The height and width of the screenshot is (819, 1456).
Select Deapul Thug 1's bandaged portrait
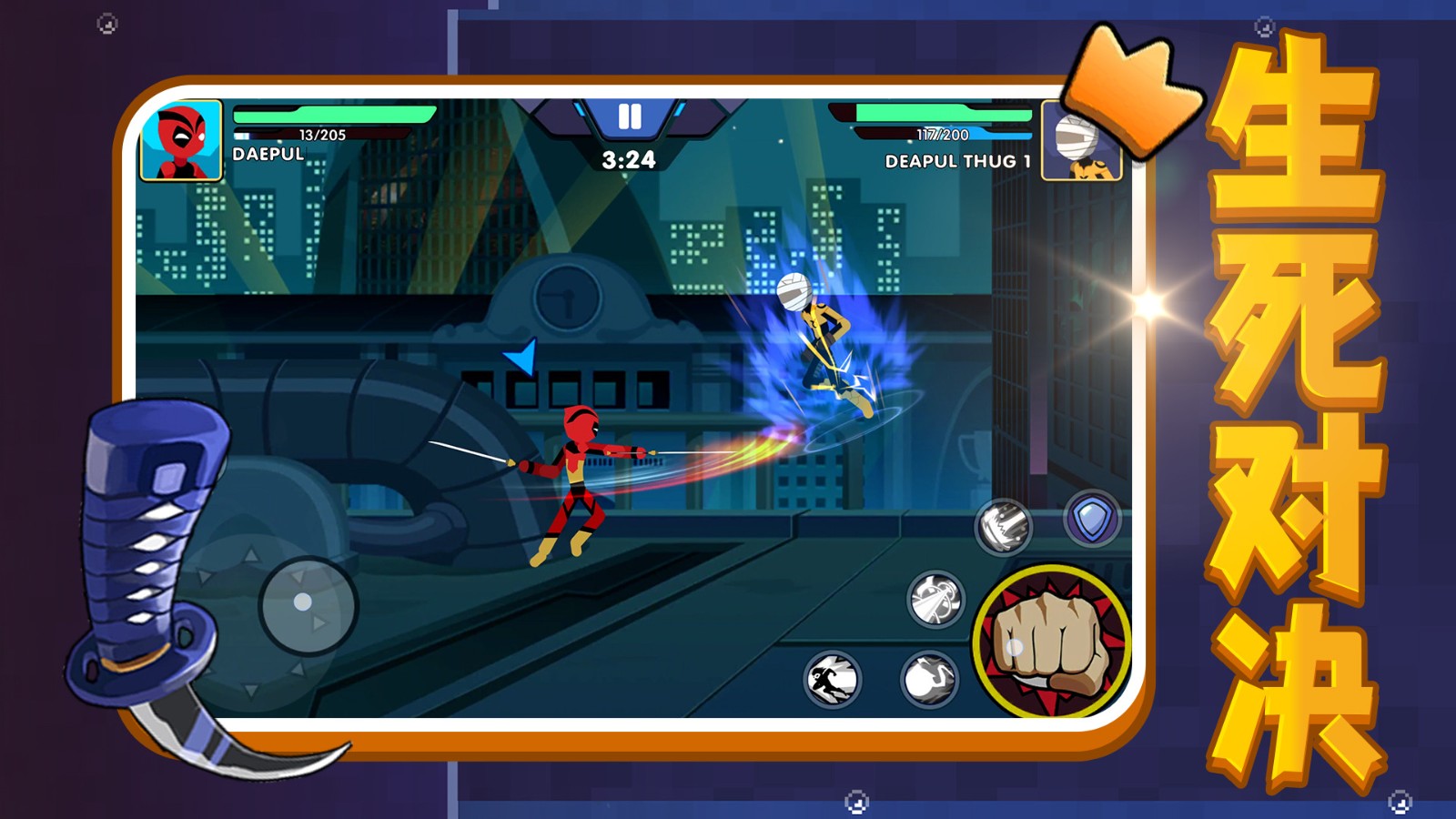pos(1079,142)
